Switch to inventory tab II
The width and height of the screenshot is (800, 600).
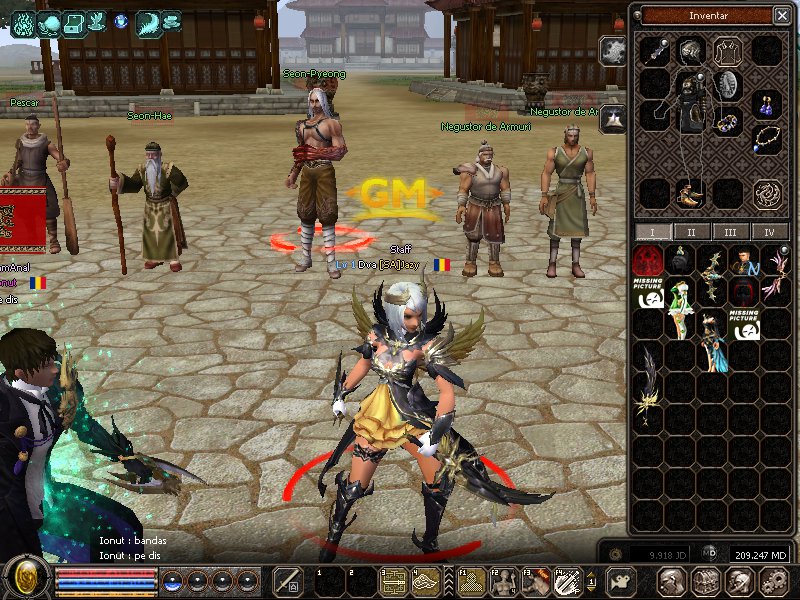[x=691, y=232]
